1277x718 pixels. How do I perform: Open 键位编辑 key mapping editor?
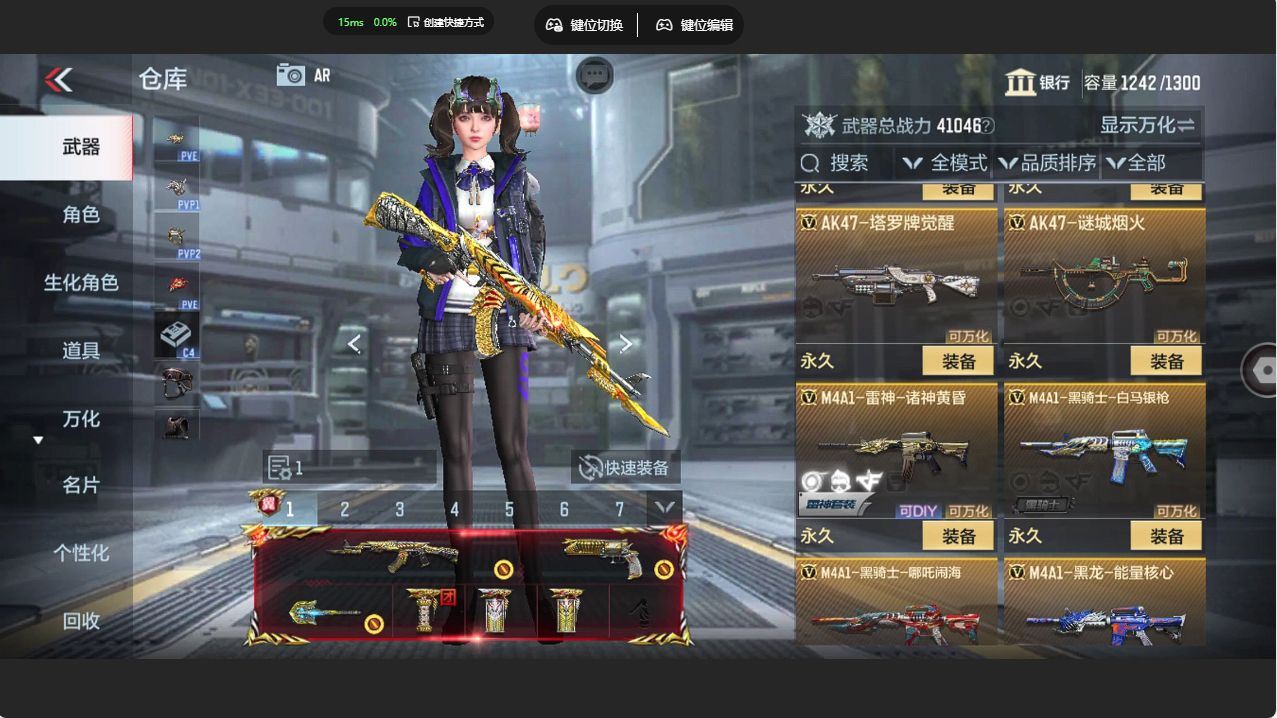pos(695,25)
